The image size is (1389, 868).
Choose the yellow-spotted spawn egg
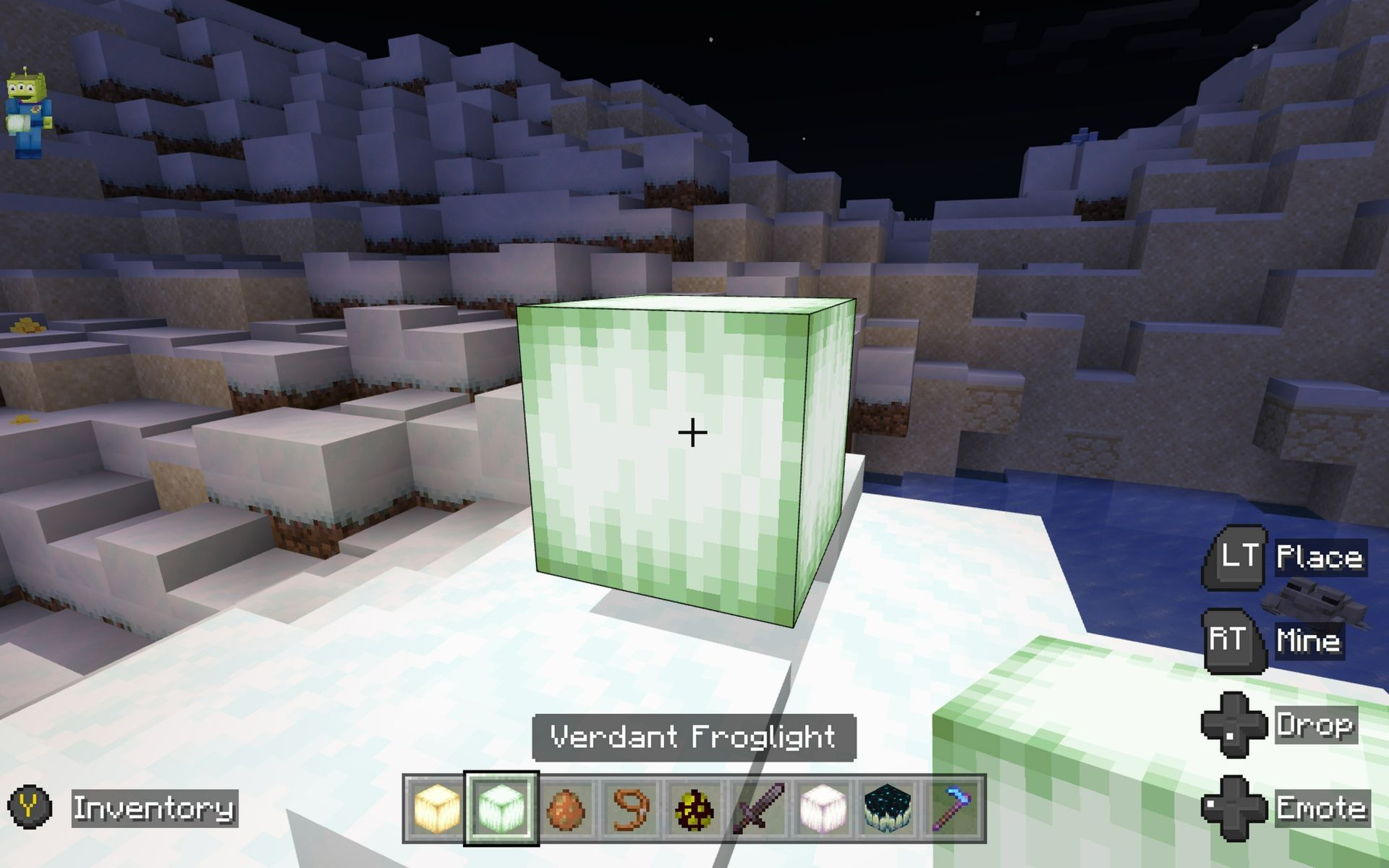tap(692, 808)
